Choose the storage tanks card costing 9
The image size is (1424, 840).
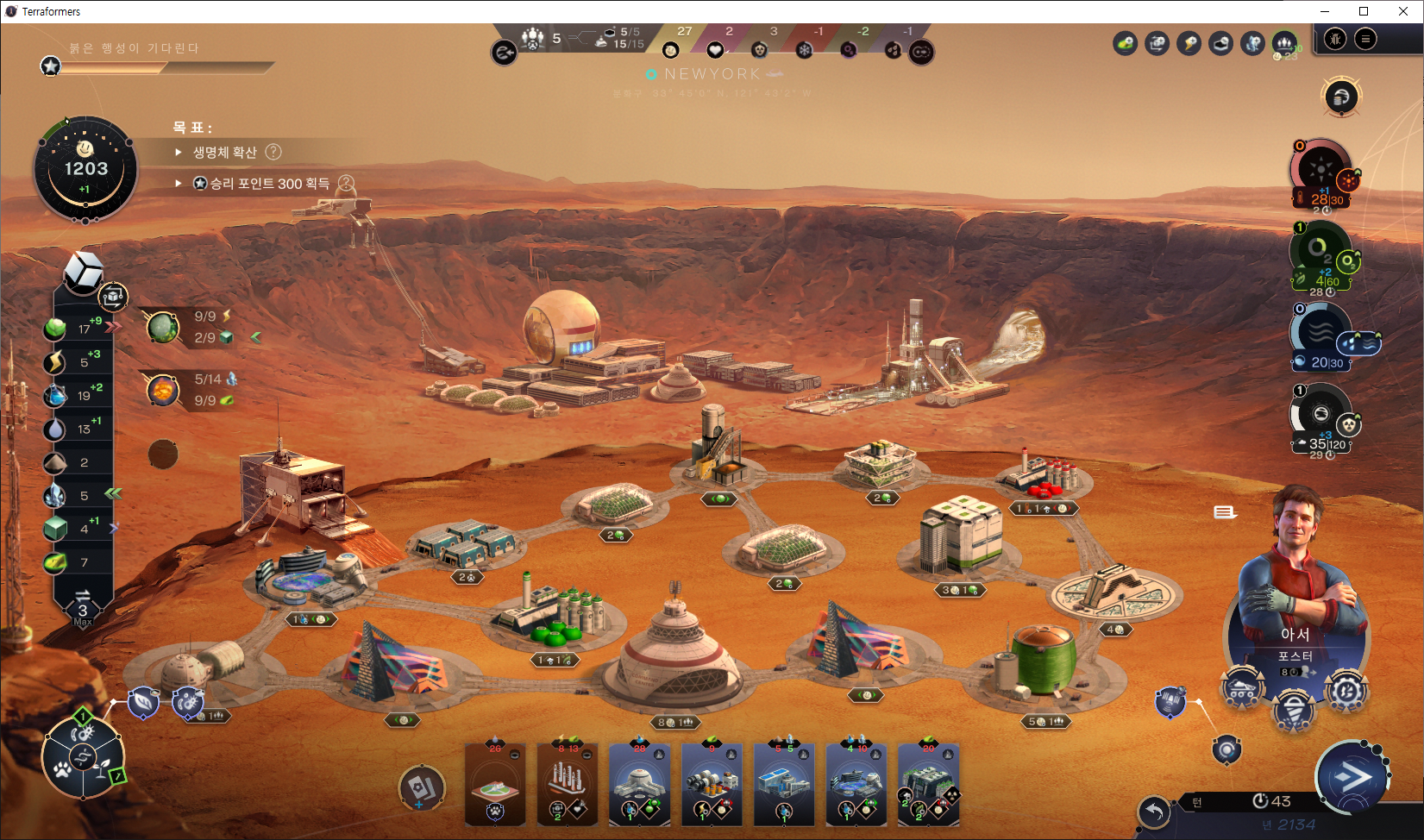tap(712, 784)
